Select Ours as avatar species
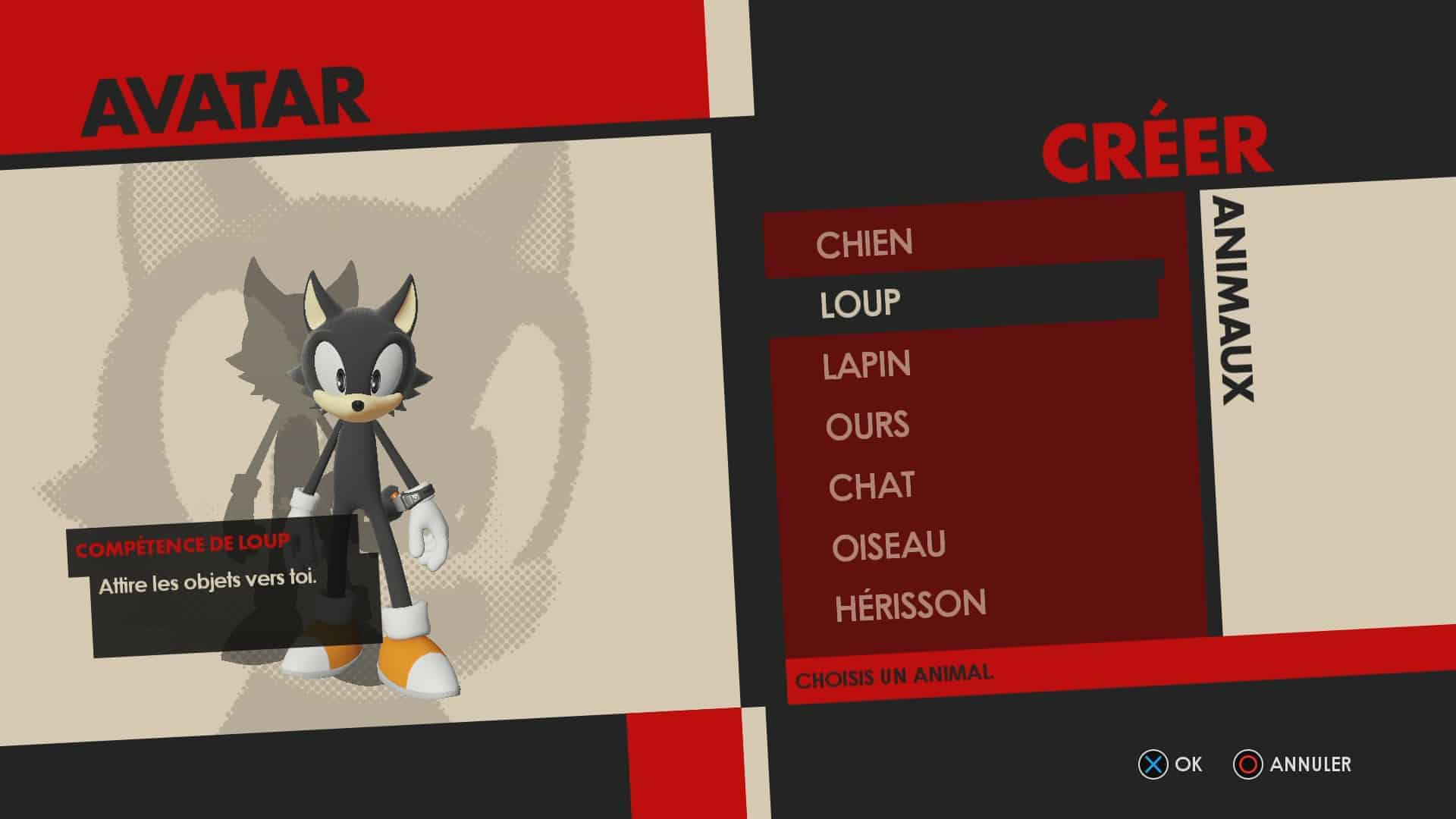This screenshot has height=819, width=1456. pos(868,425)
